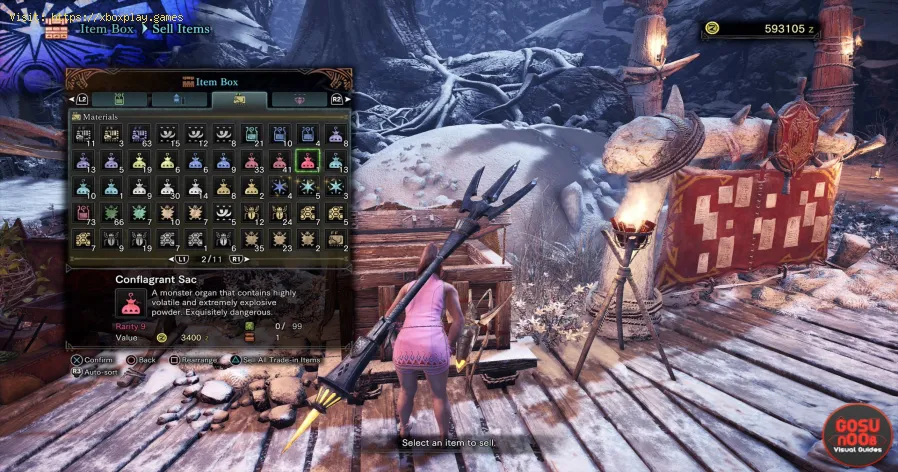Select the green shell stack of 66

(x=111, y=212)
